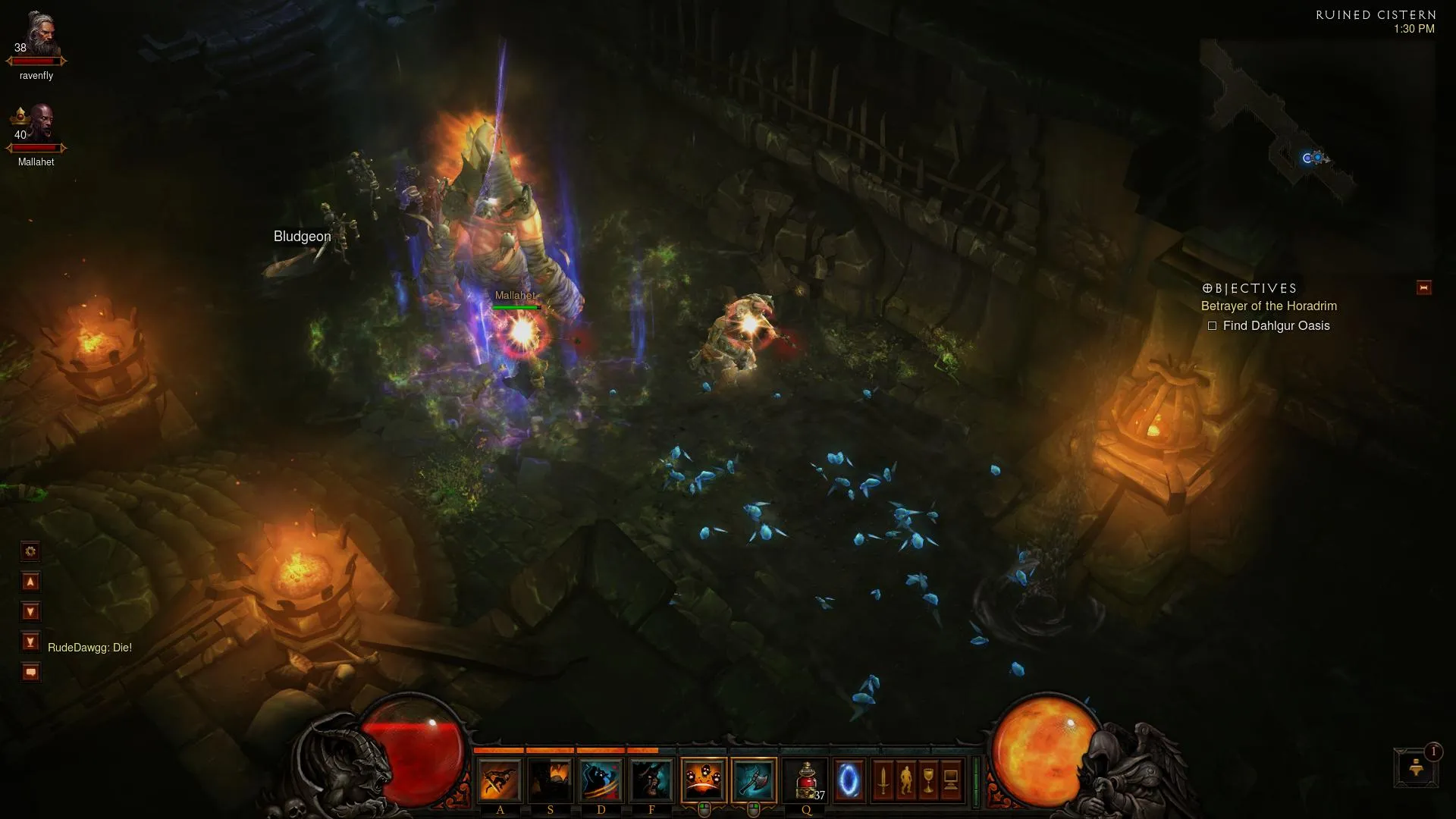Activate the leaping barbarian skill on A

[500, 780]
